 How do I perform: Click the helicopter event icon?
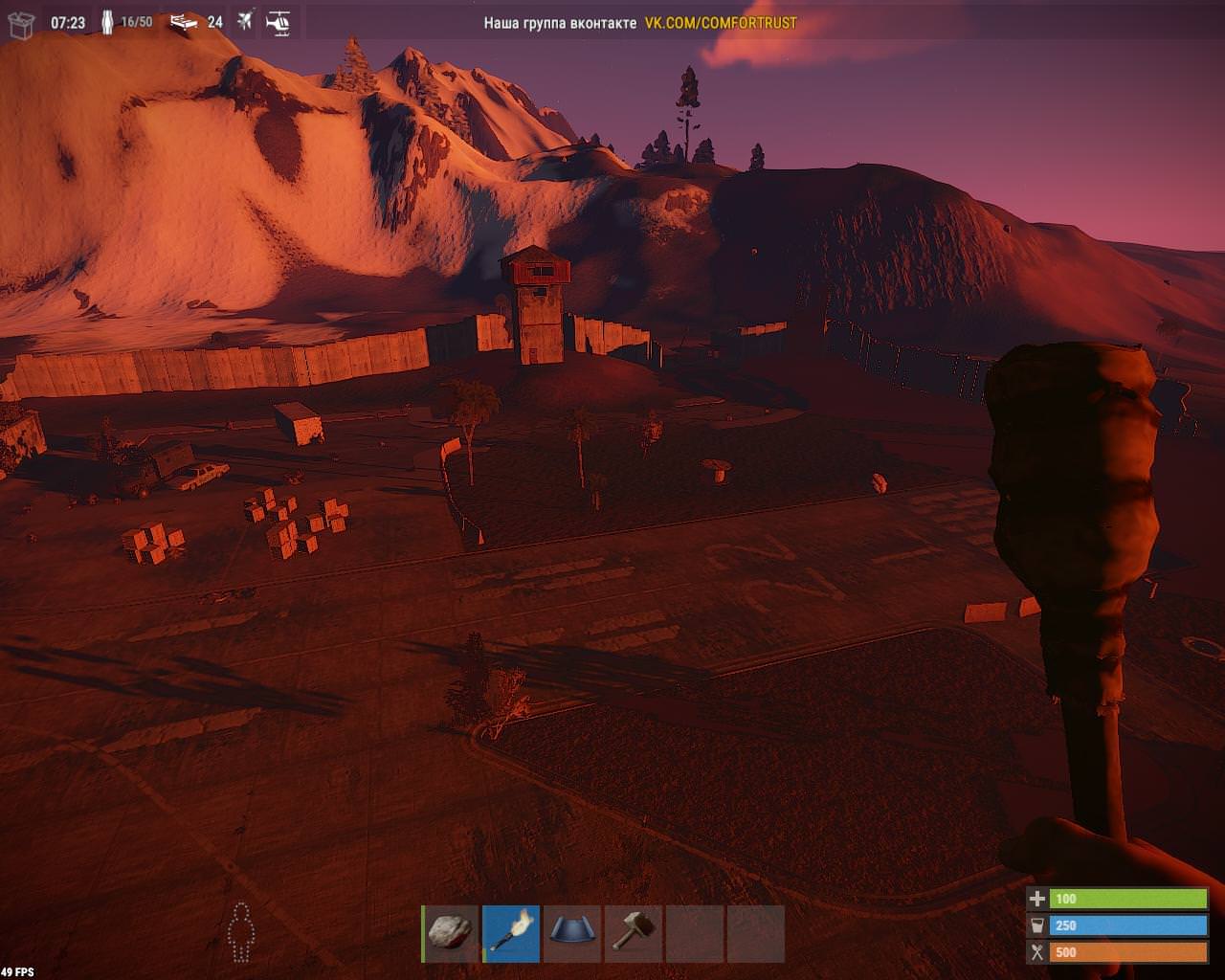[x=278, y=21]
